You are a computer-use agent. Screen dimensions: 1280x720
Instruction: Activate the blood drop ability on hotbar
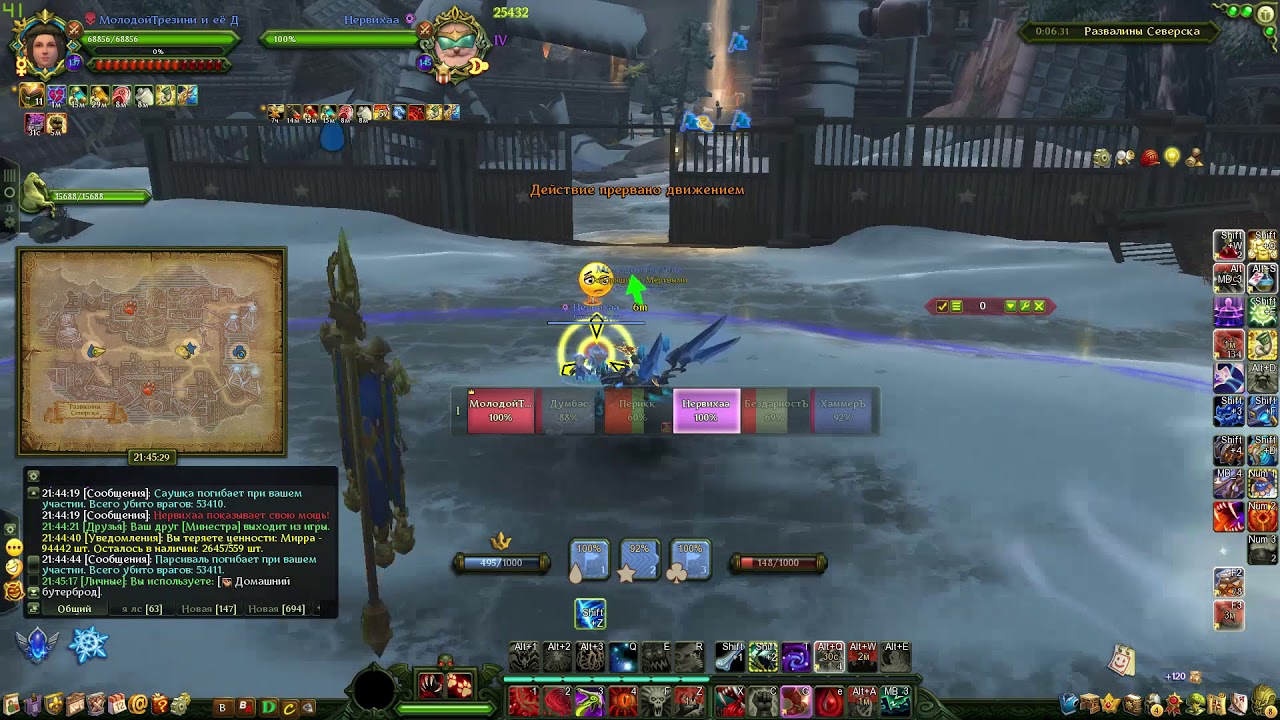click(x=829, y=700)
